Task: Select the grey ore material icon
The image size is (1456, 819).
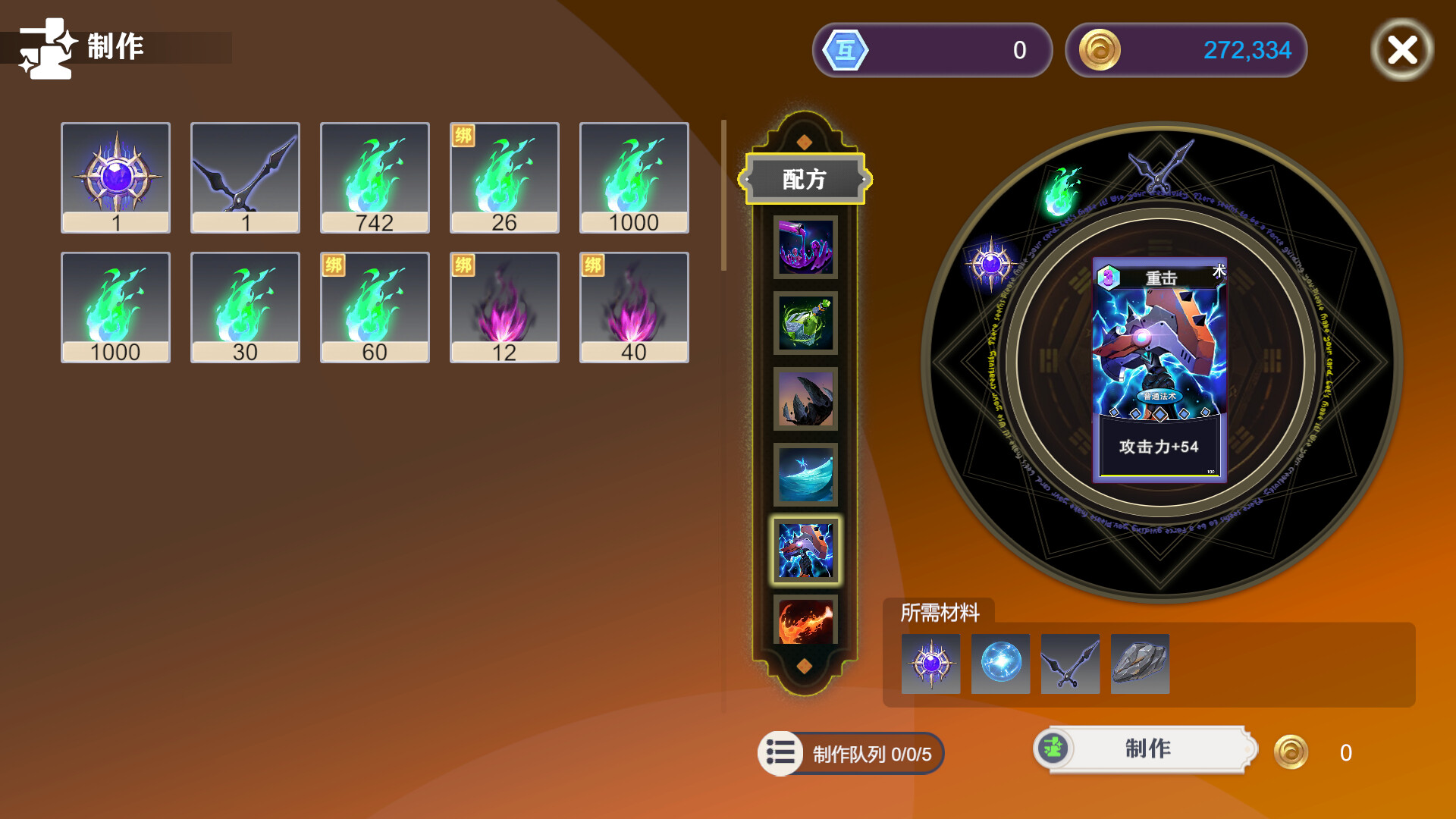Action: pyautogui.click(x=1140, y=664)
